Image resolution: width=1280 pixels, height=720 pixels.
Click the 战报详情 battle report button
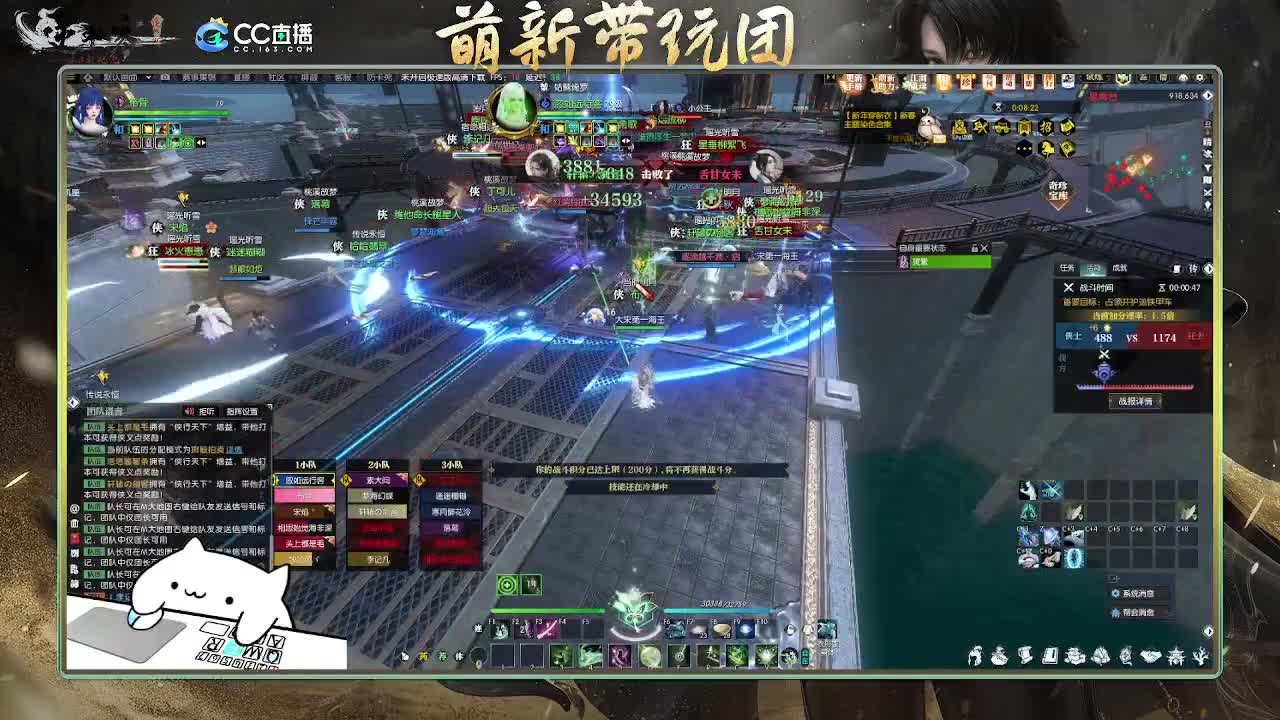1135,401
